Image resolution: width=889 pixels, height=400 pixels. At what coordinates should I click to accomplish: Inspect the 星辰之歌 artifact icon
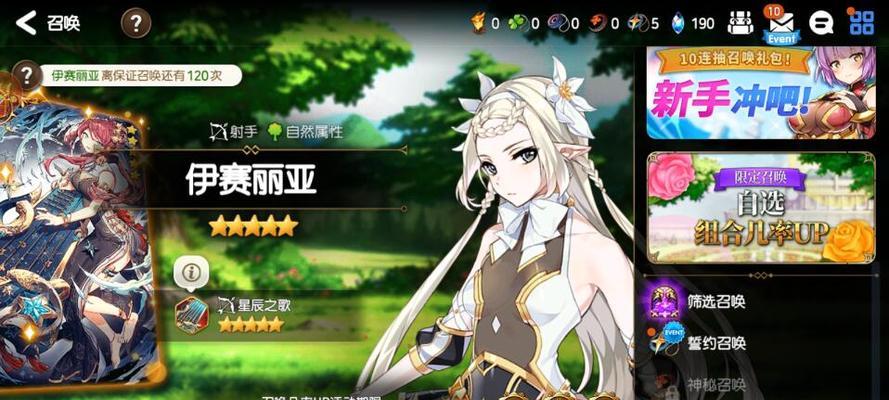[192, 314]
